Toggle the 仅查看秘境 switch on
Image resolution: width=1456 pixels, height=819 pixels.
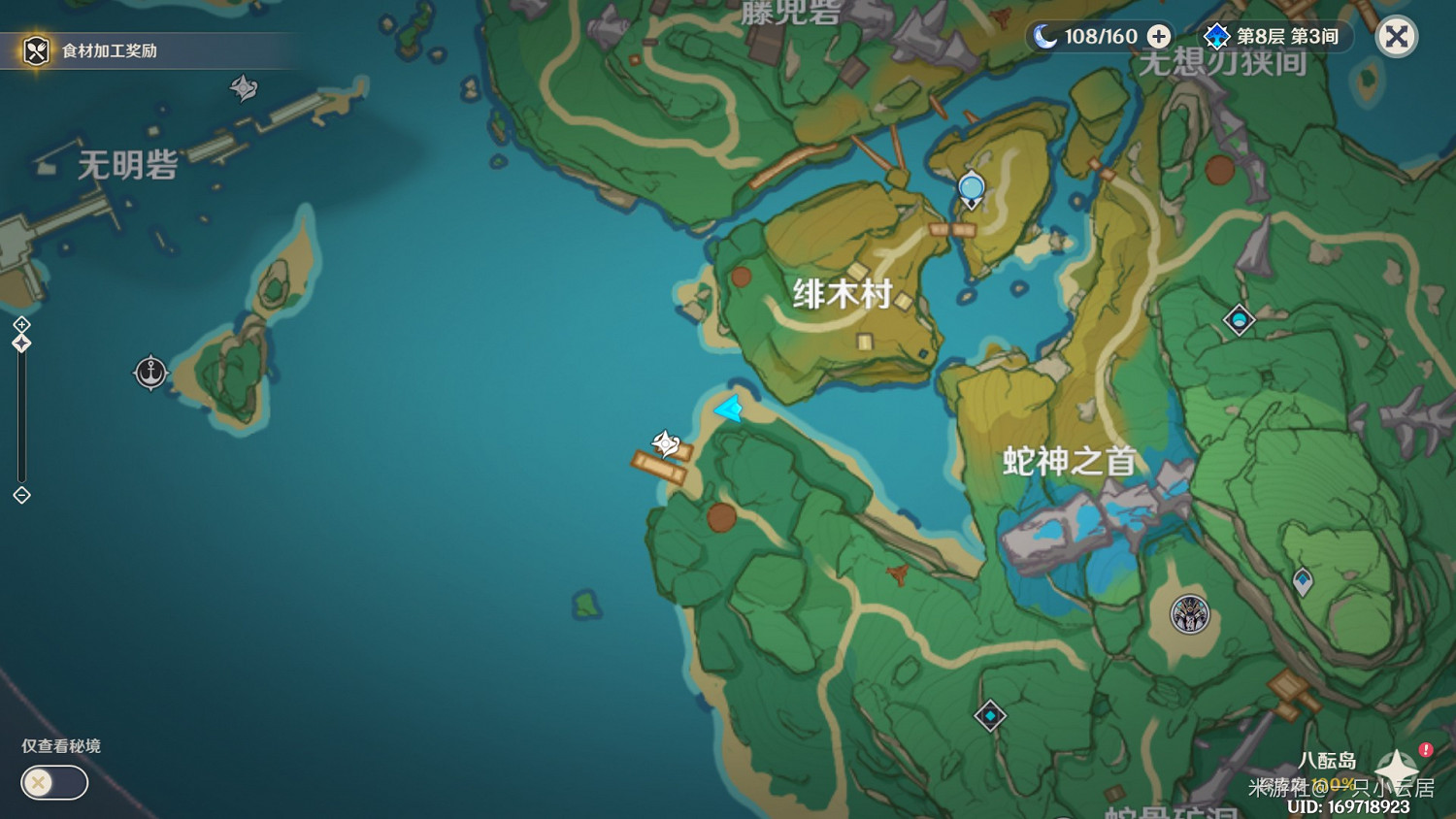pos(53,782)
